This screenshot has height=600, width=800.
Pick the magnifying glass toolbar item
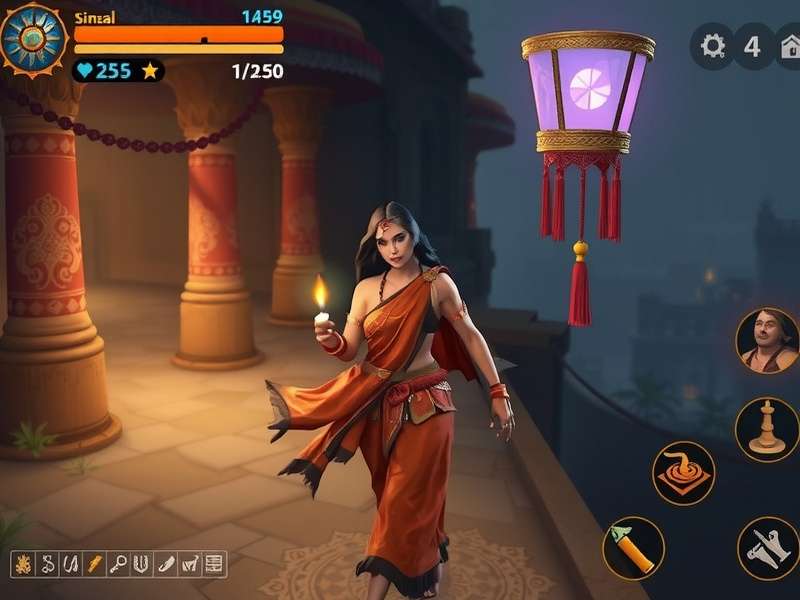[118, 564]
